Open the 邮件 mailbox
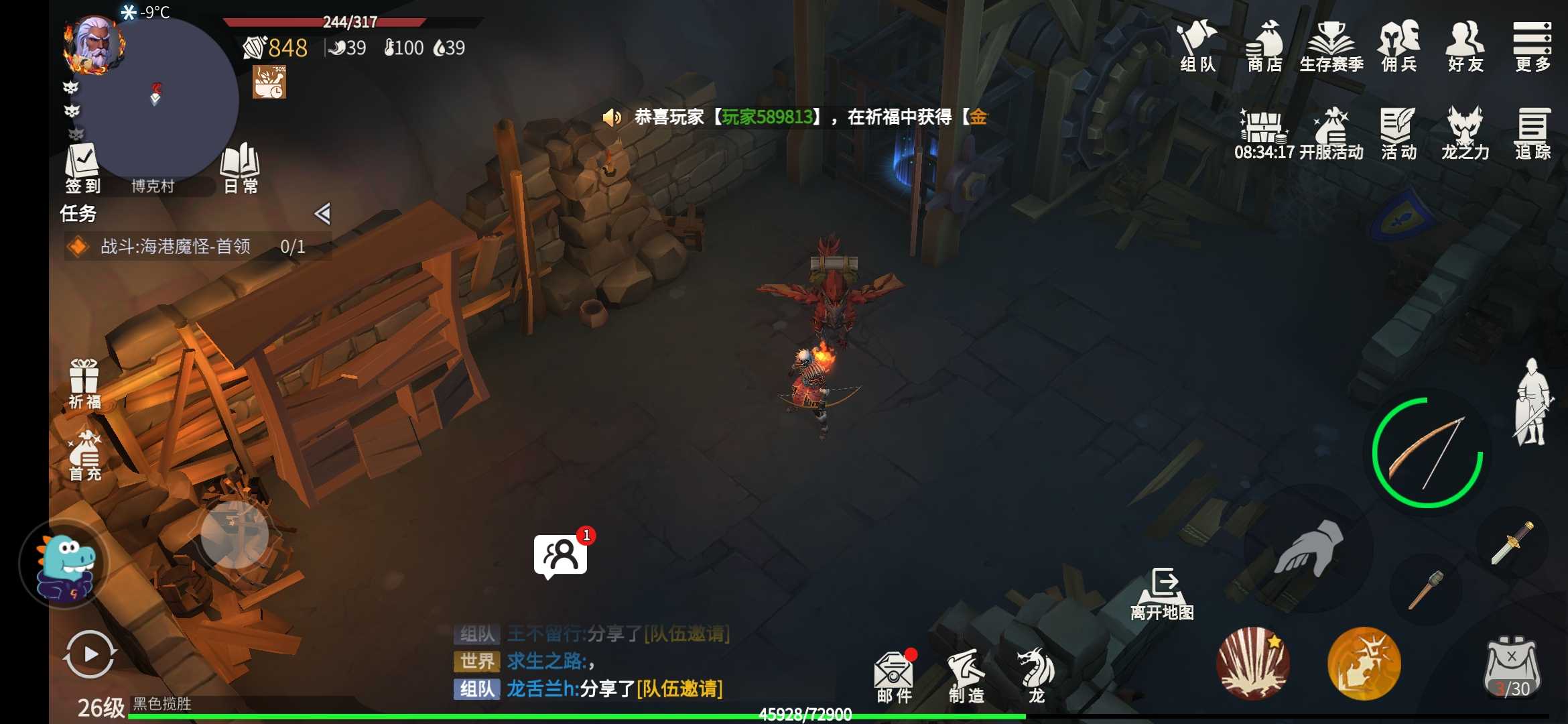 [x=894, y=677]
